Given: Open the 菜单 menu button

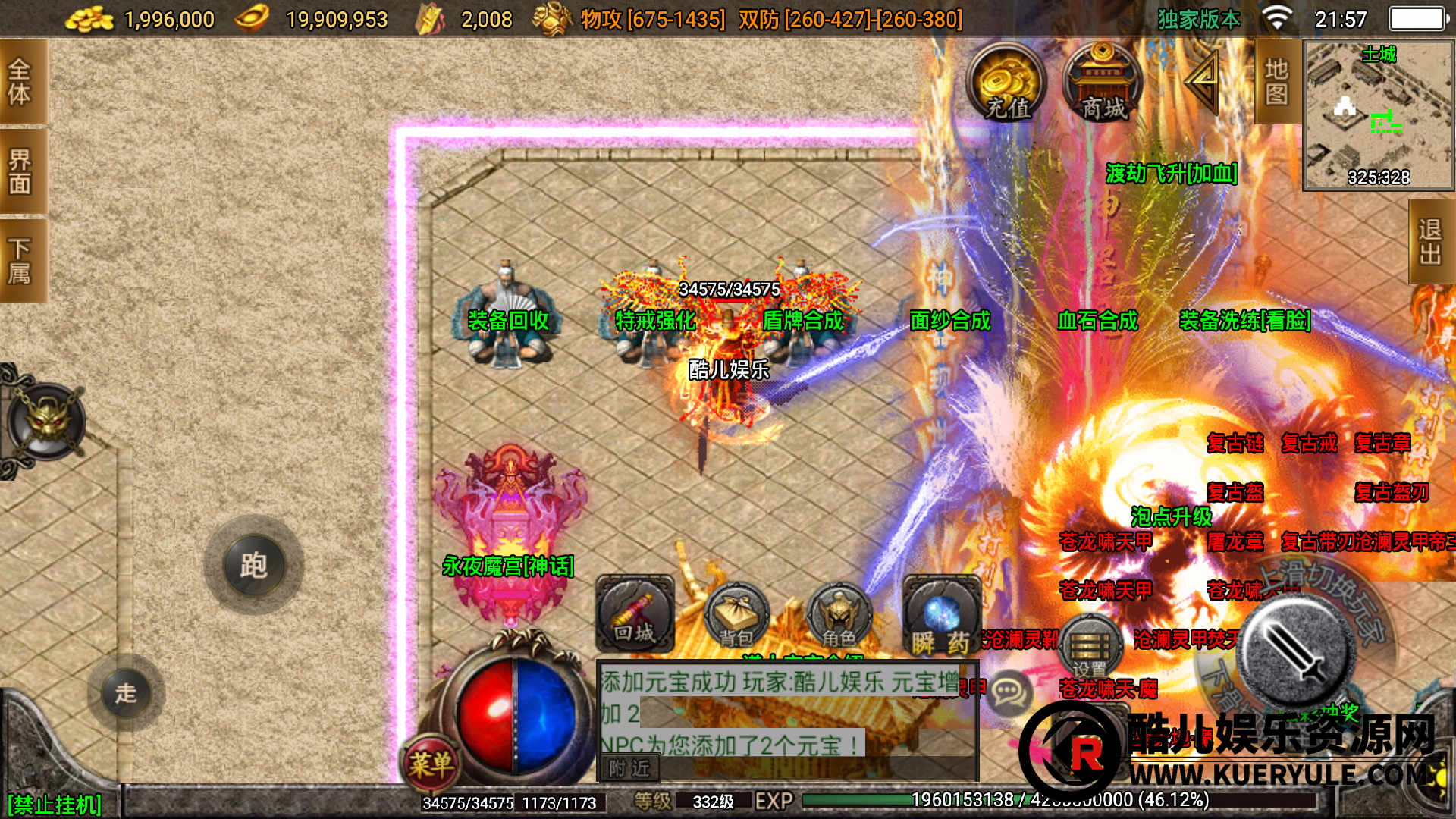Looking at the screenshot, I should click(431, 762).
